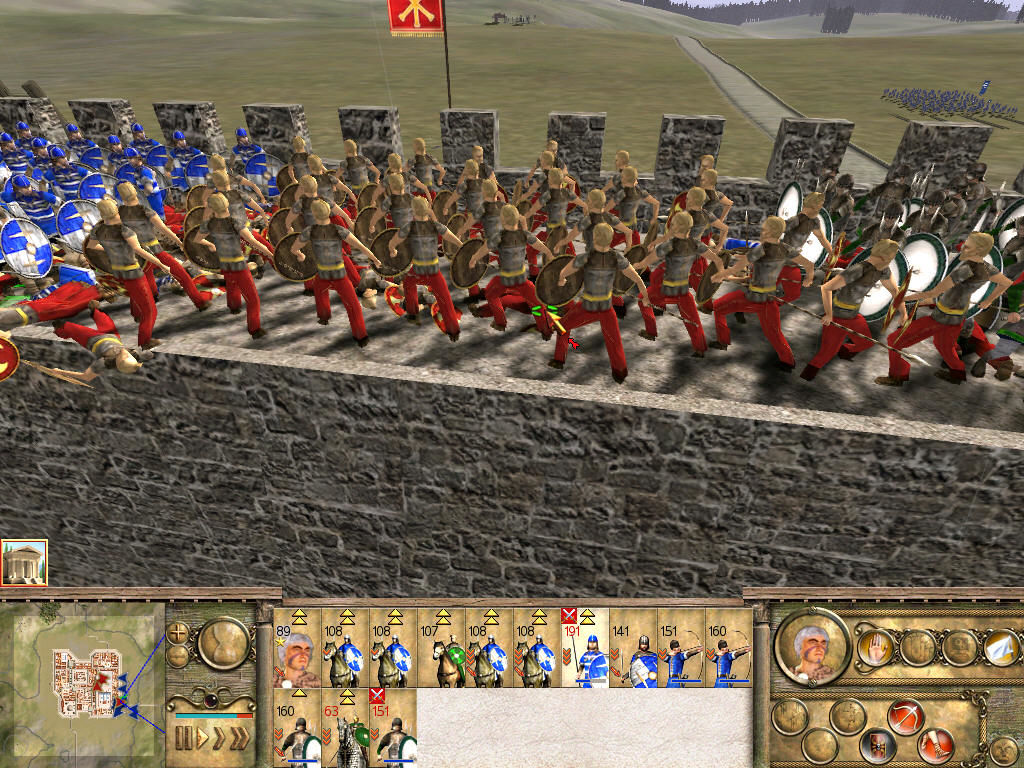Toggle run mode sandal icon
This screenshot has width=1024, height=768.
[x=936, y=744]
